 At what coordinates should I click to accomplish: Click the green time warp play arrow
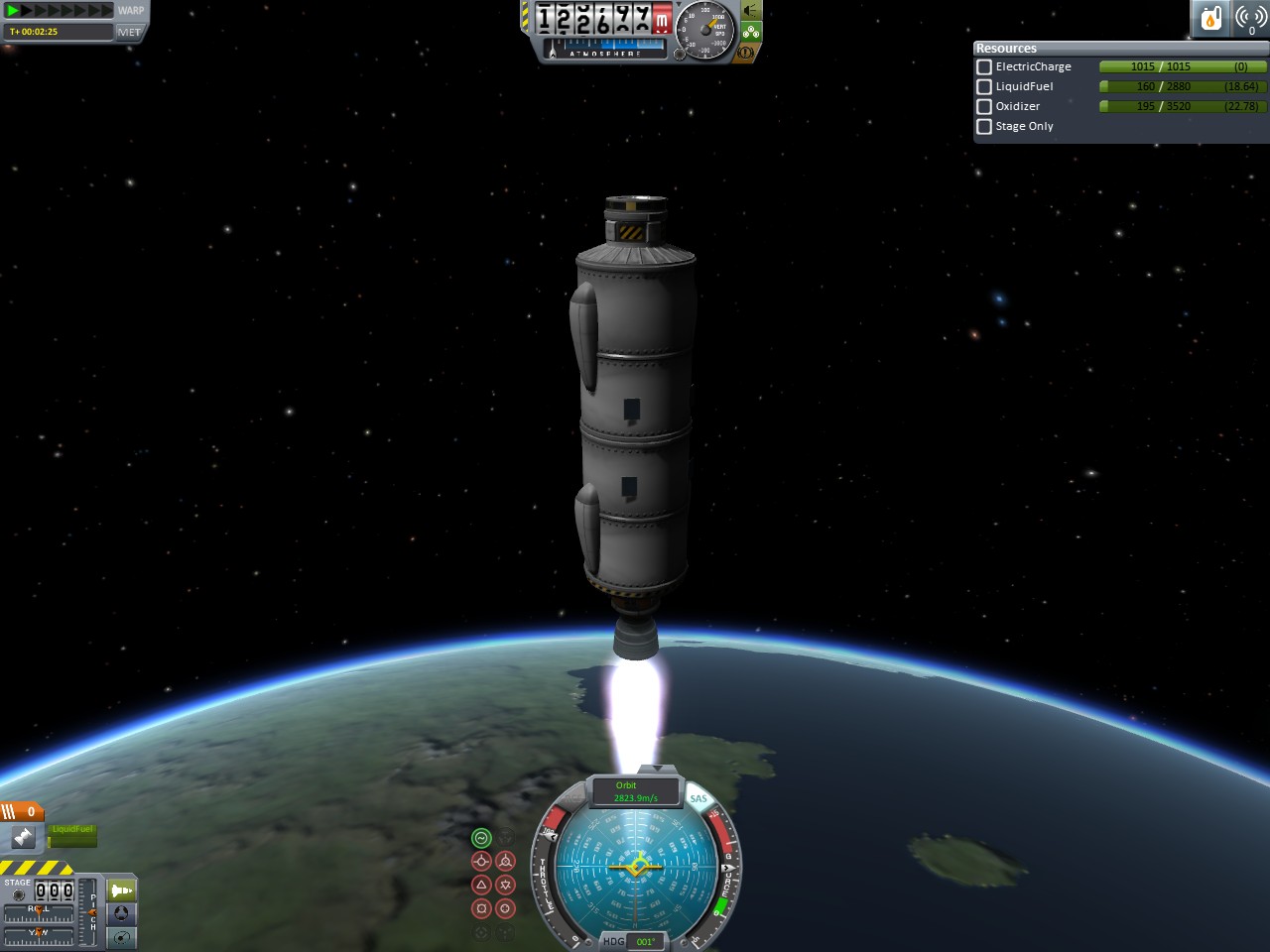click(13, 11)
